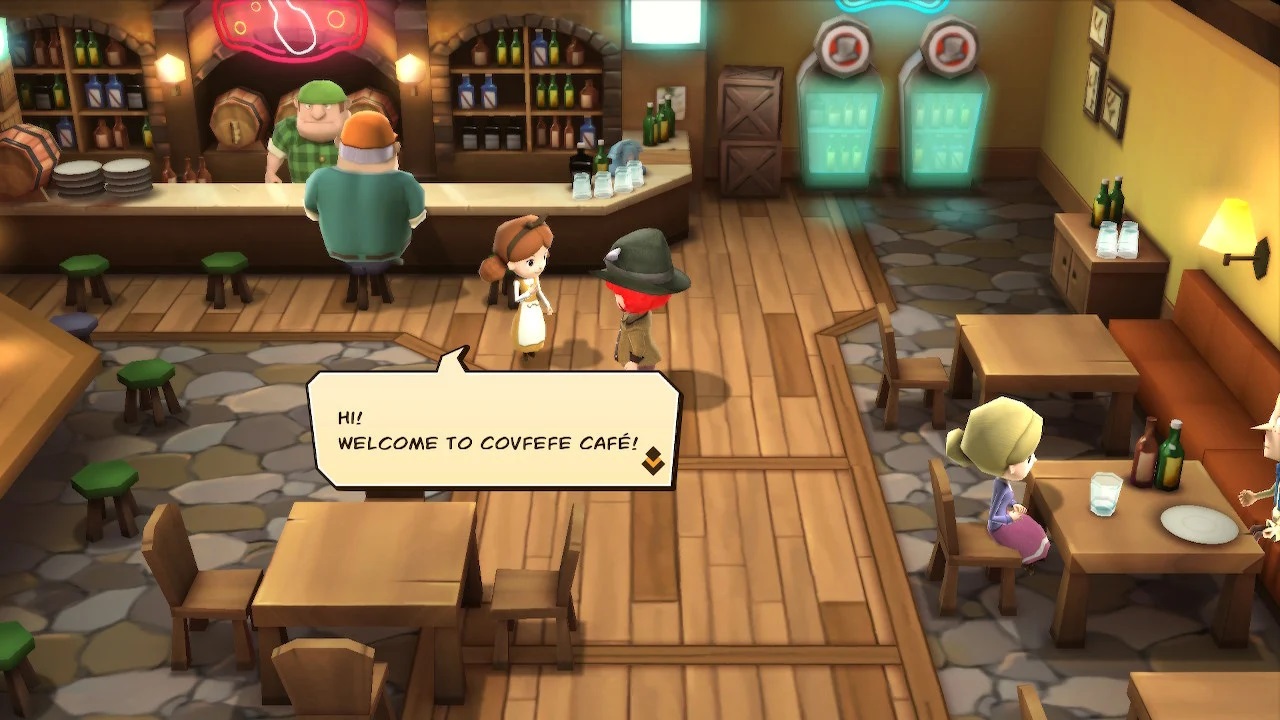Screen dimensions: 1280x720
Task: Advance dialogue with the diamond arrow indicator
Action: pyautogui.click(x=653, y=461)
